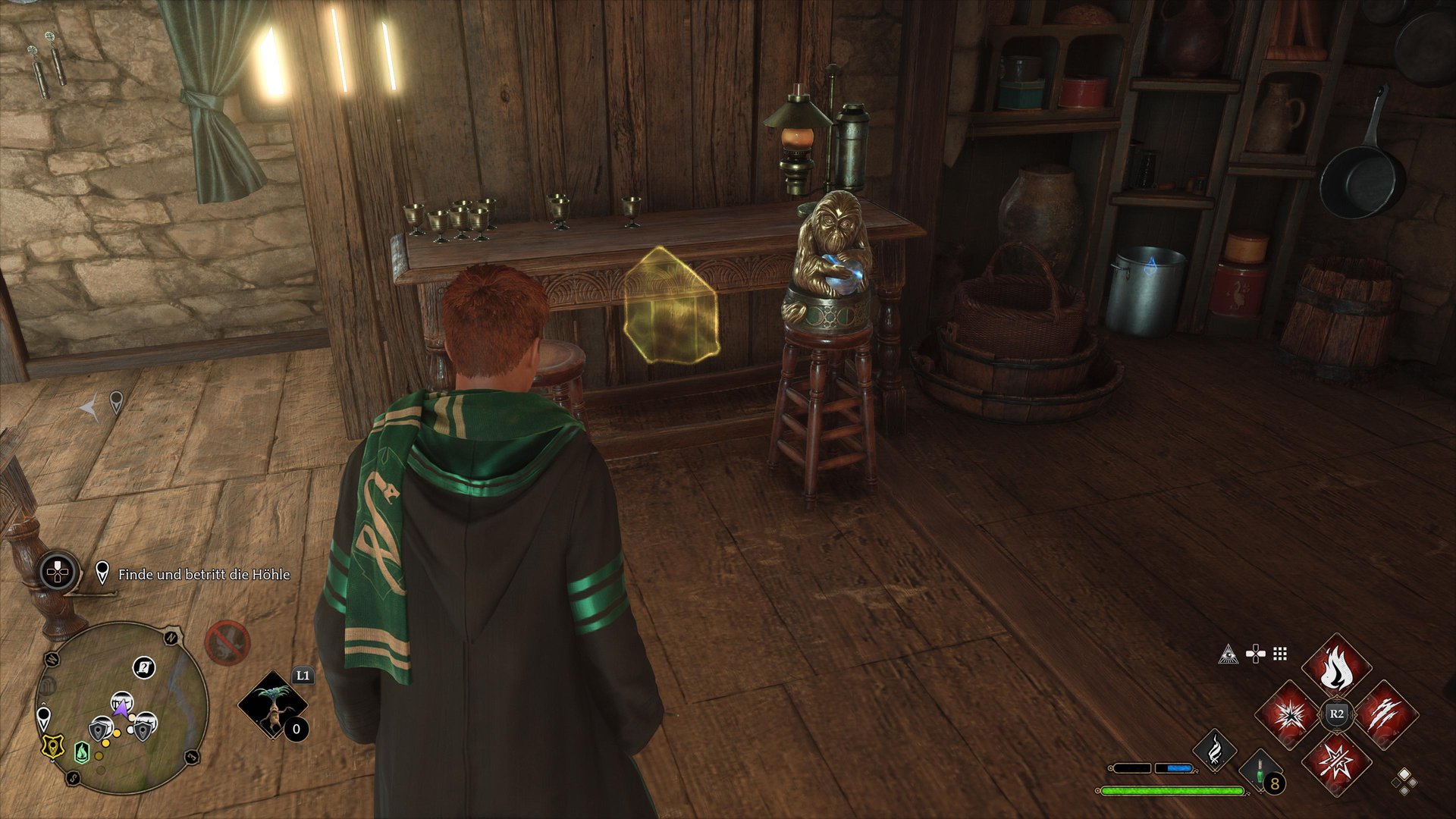Click the crossed-out mount icon
The height and width of the screenshot is (819, 1456).
coord(227,643)
